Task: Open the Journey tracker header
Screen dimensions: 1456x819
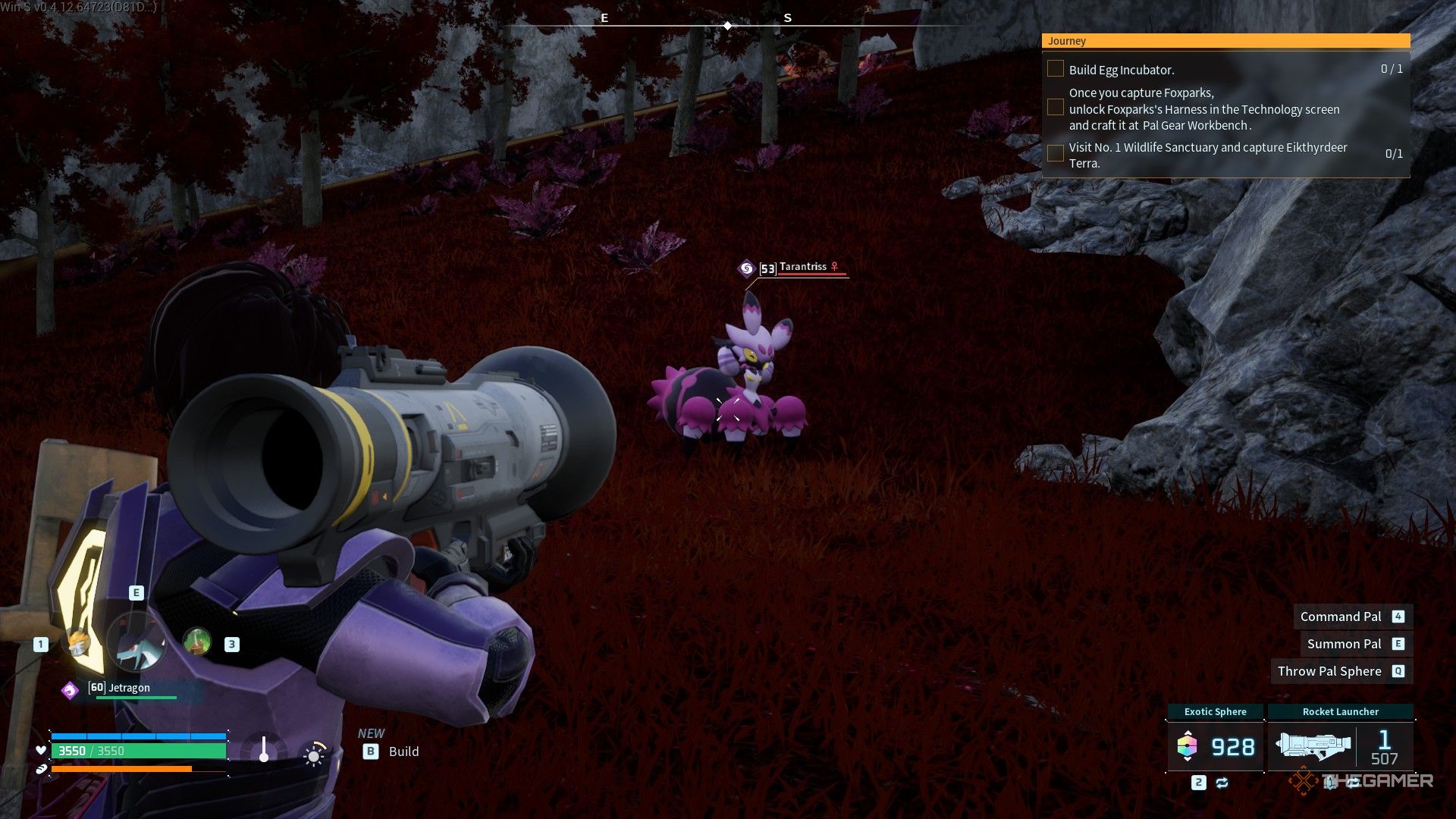Action: pyautogui.click(x=1225, y=41)
